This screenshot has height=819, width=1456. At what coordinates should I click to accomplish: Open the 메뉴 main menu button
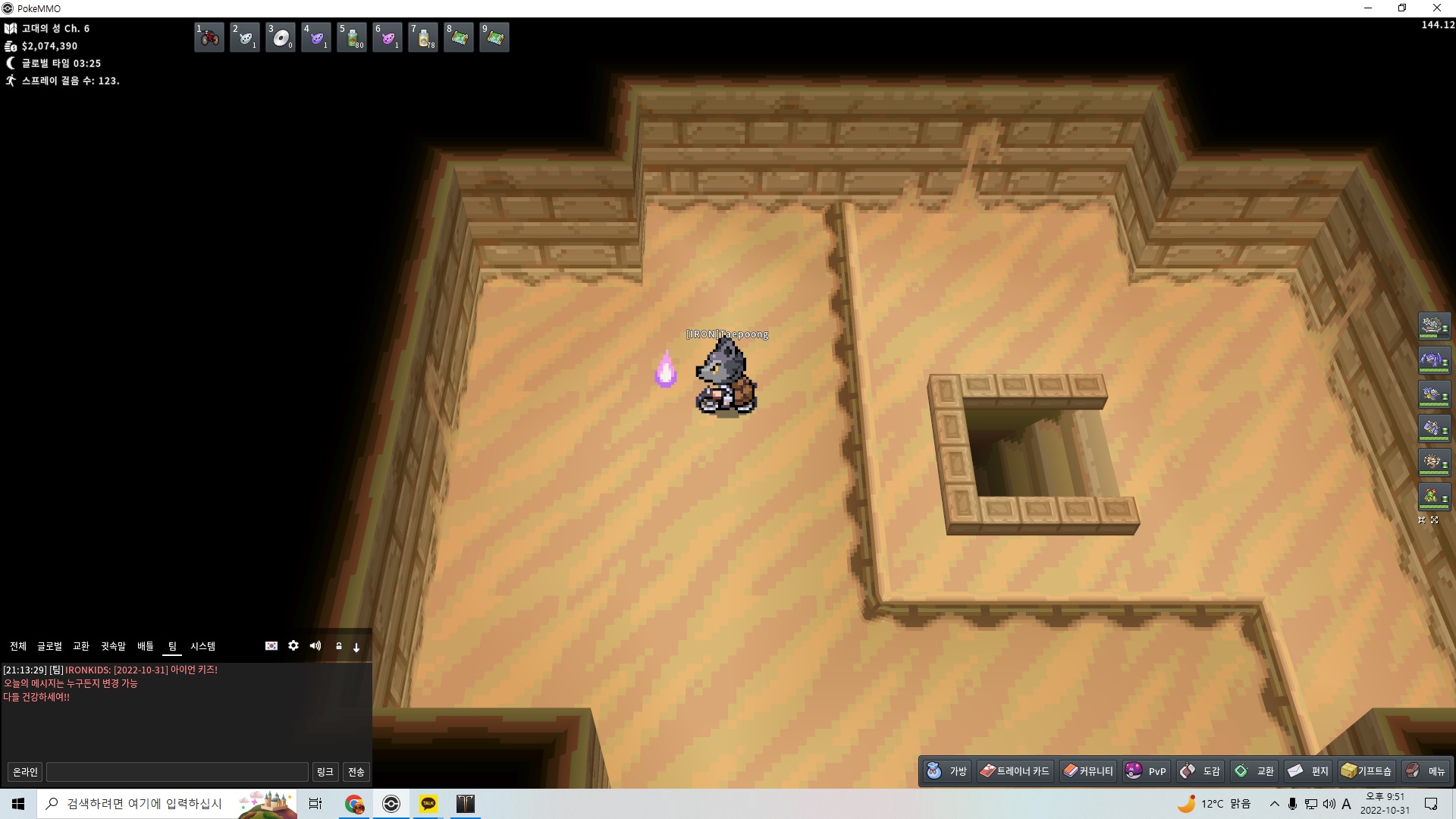point(1426,771)
